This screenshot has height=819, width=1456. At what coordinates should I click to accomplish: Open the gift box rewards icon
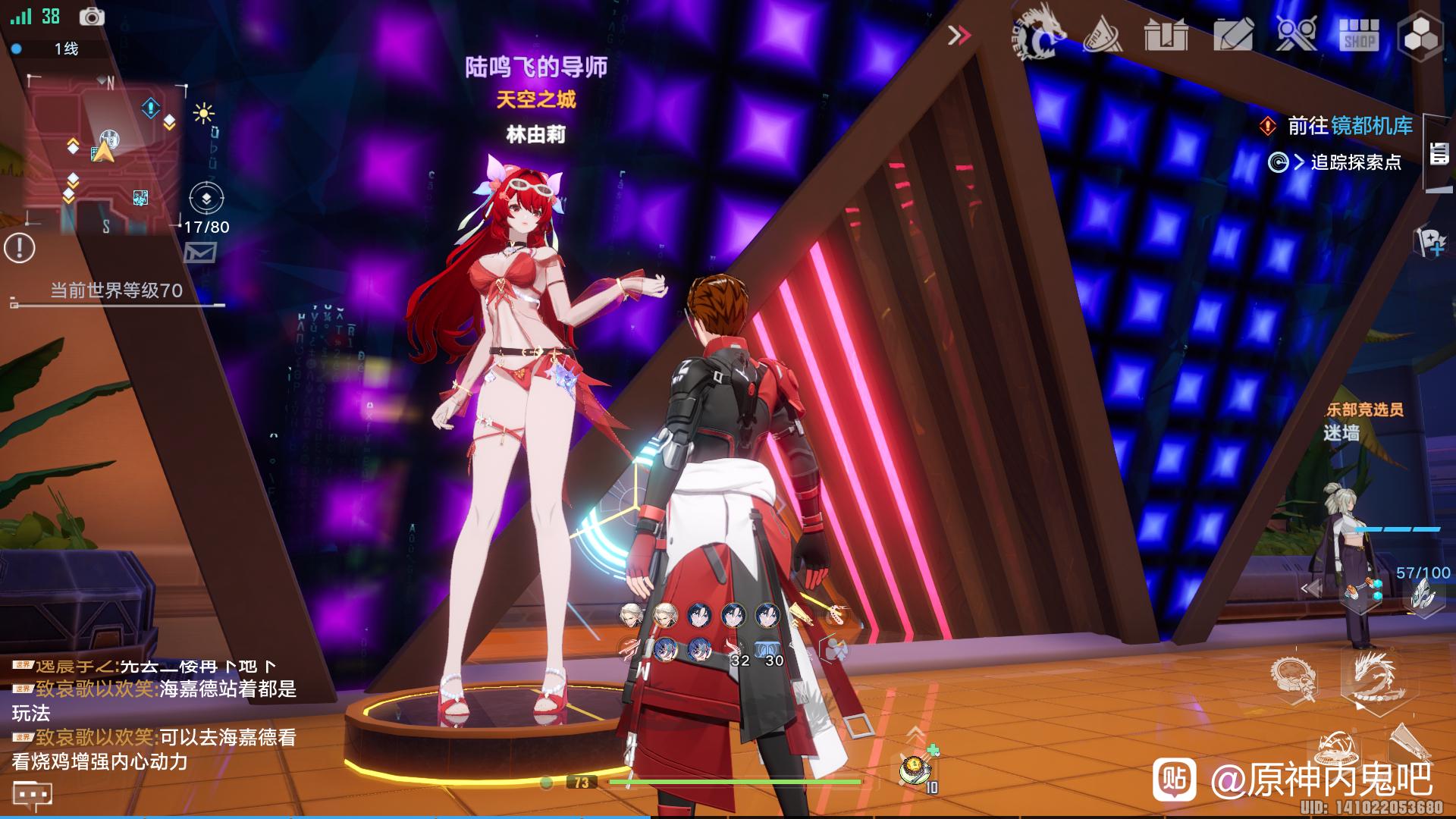(1167, 35)
